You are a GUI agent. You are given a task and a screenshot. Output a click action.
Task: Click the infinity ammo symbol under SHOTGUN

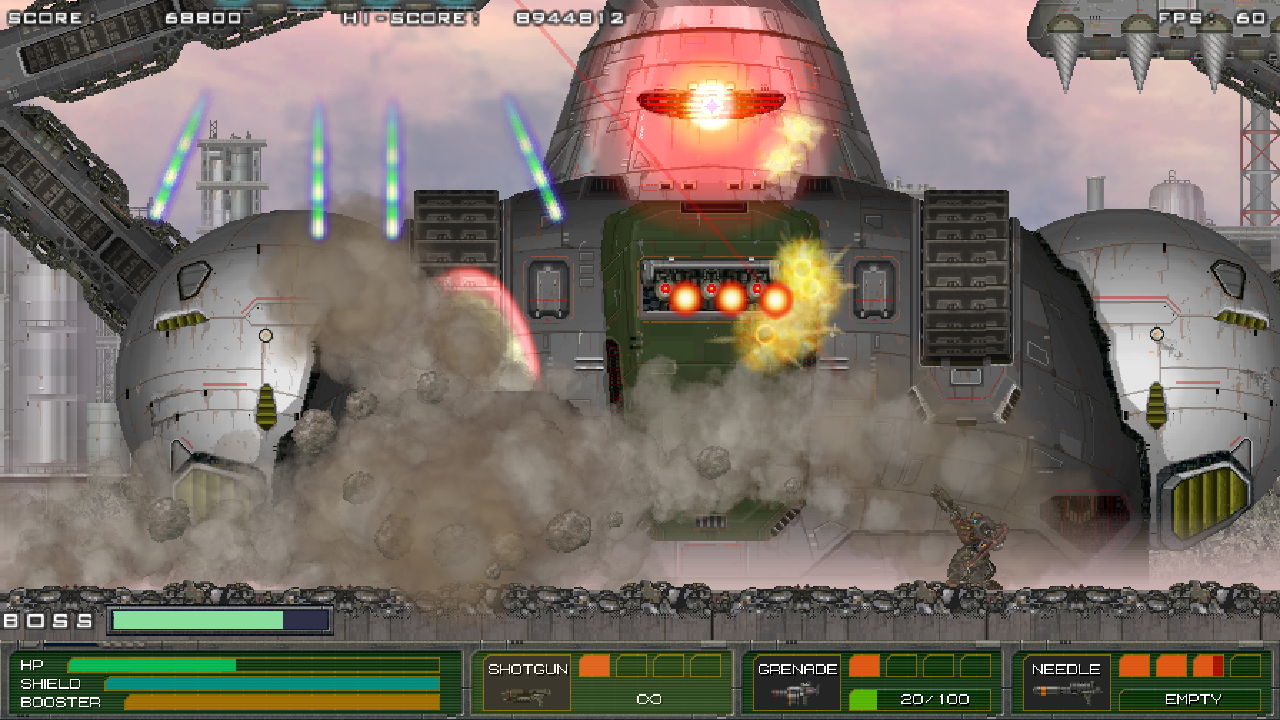[x=650, y=697]
